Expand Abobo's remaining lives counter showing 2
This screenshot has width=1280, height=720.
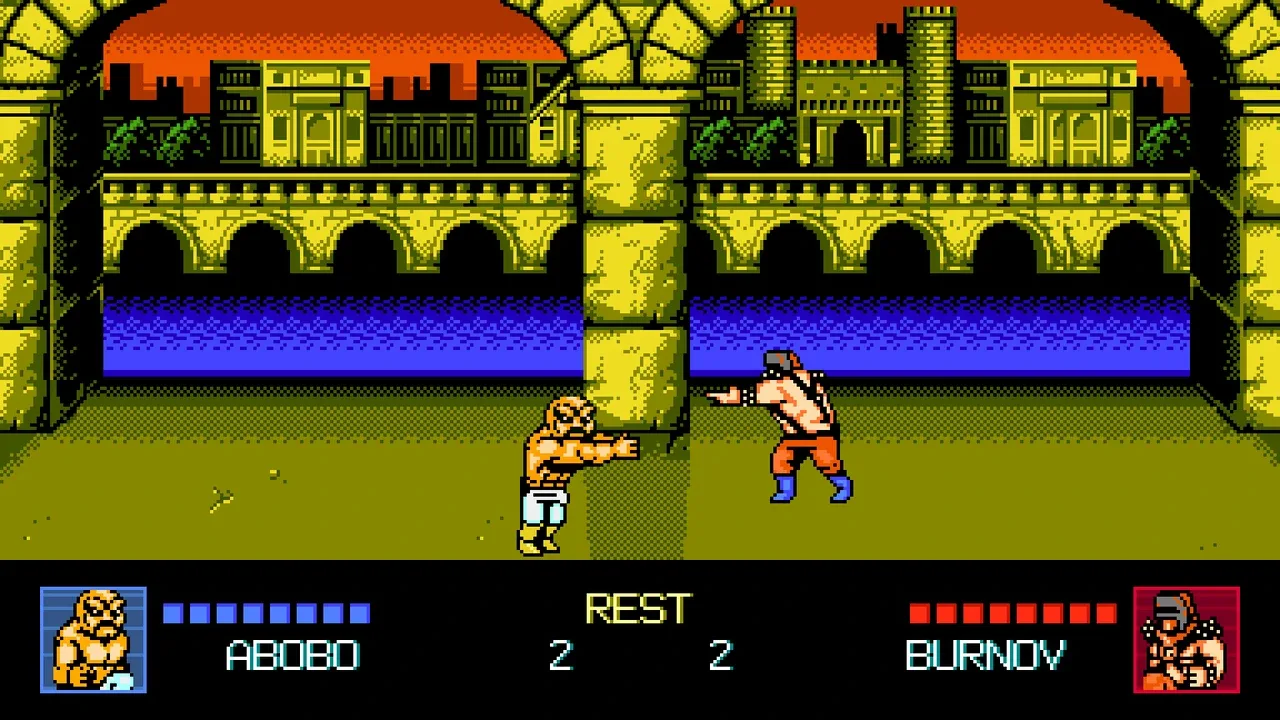560,656
